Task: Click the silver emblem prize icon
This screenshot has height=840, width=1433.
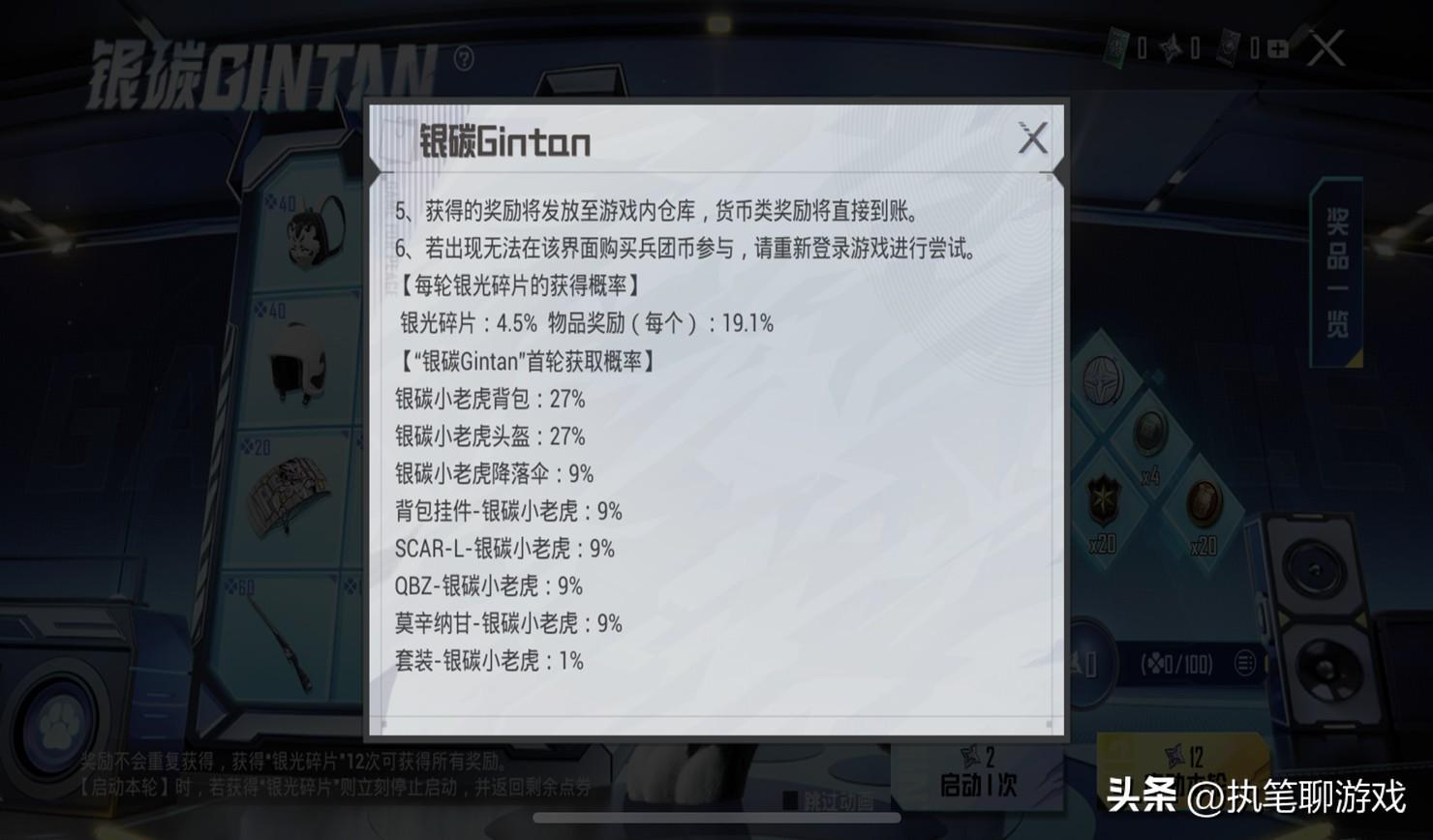Action: [x=1104, y=380]
